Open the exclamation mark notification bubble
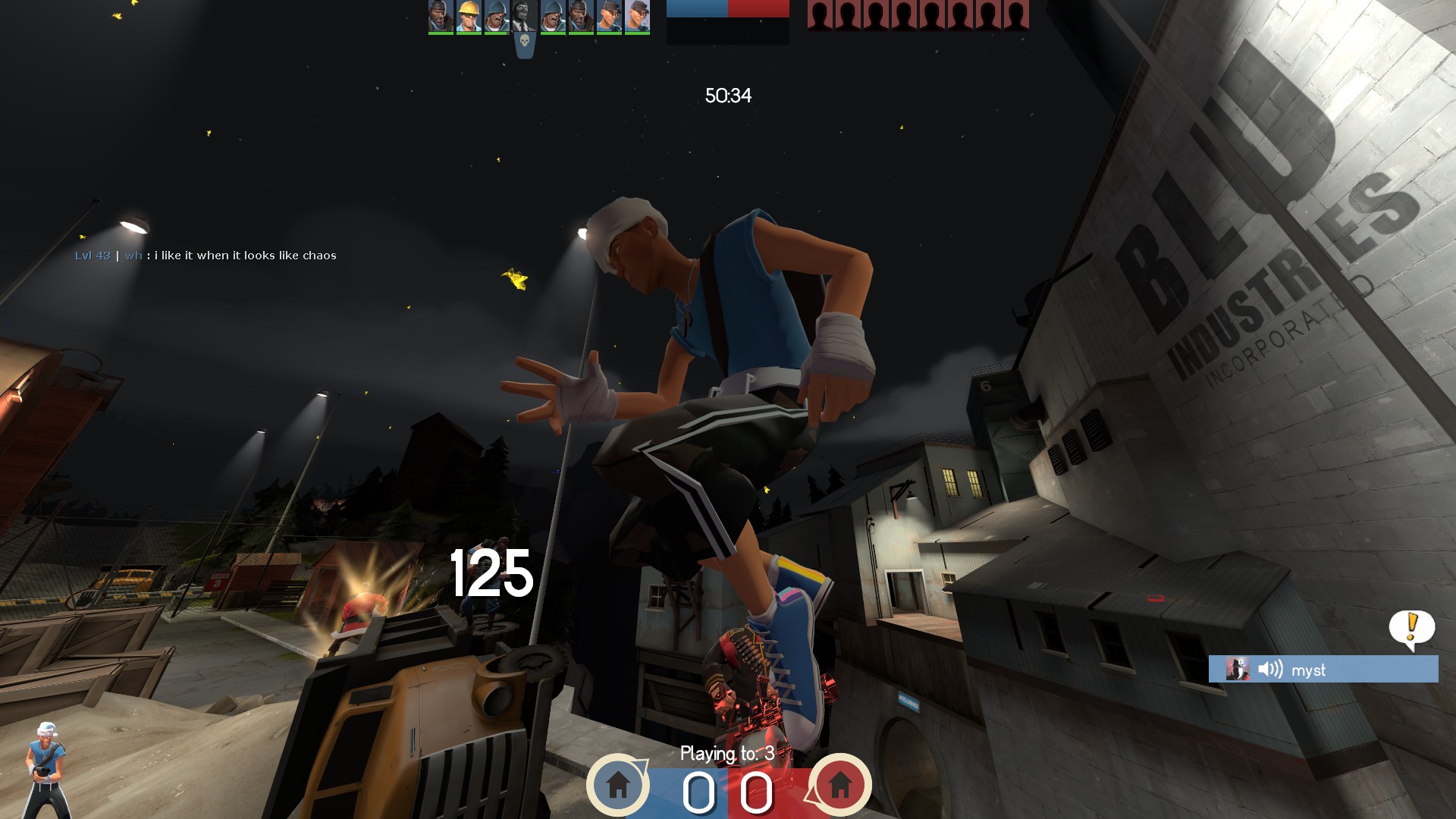The image size is (1456, 819). [x=1411, y=628]
